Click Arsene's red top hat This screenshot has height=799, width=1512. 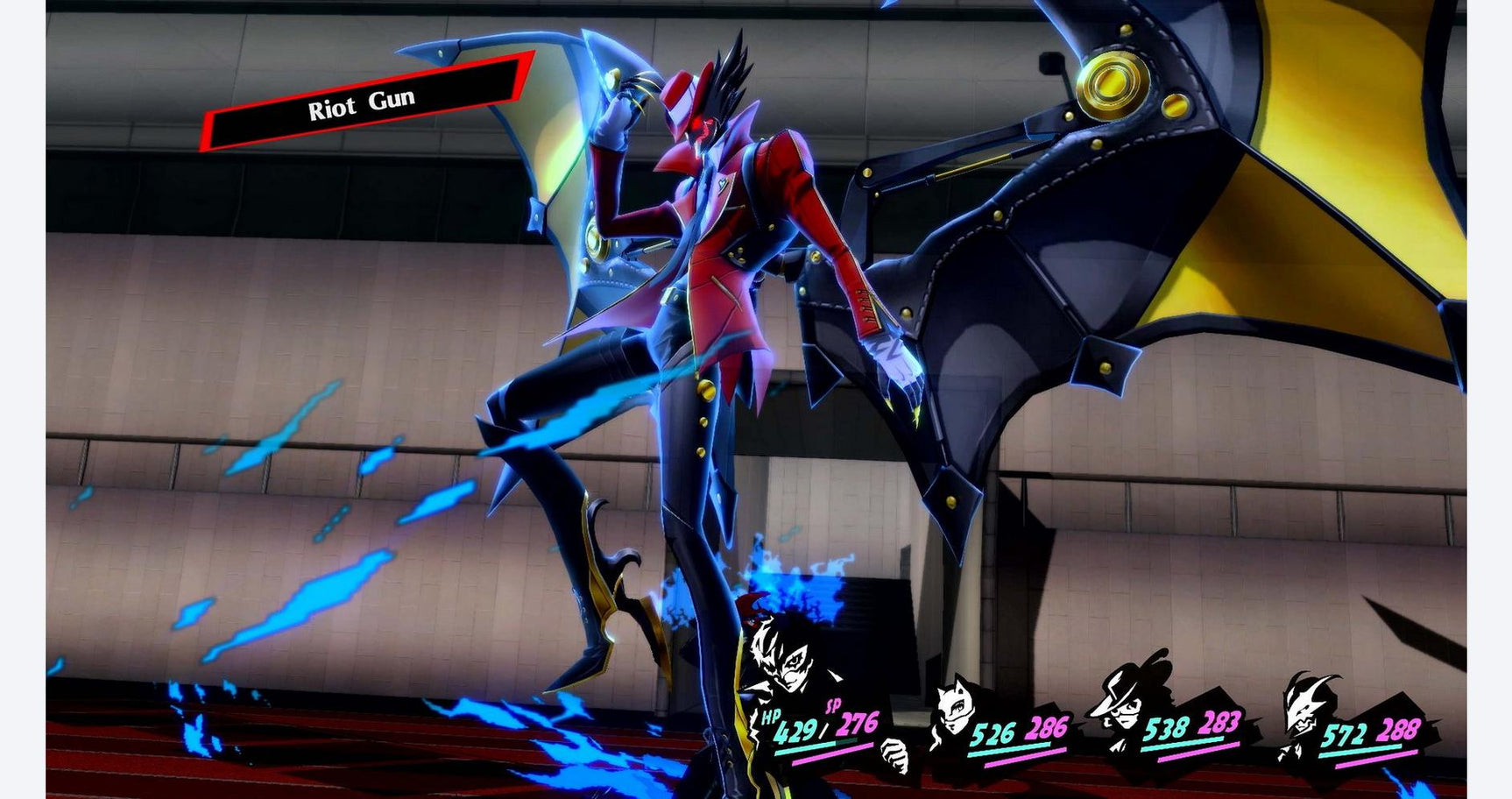point(683,92)
